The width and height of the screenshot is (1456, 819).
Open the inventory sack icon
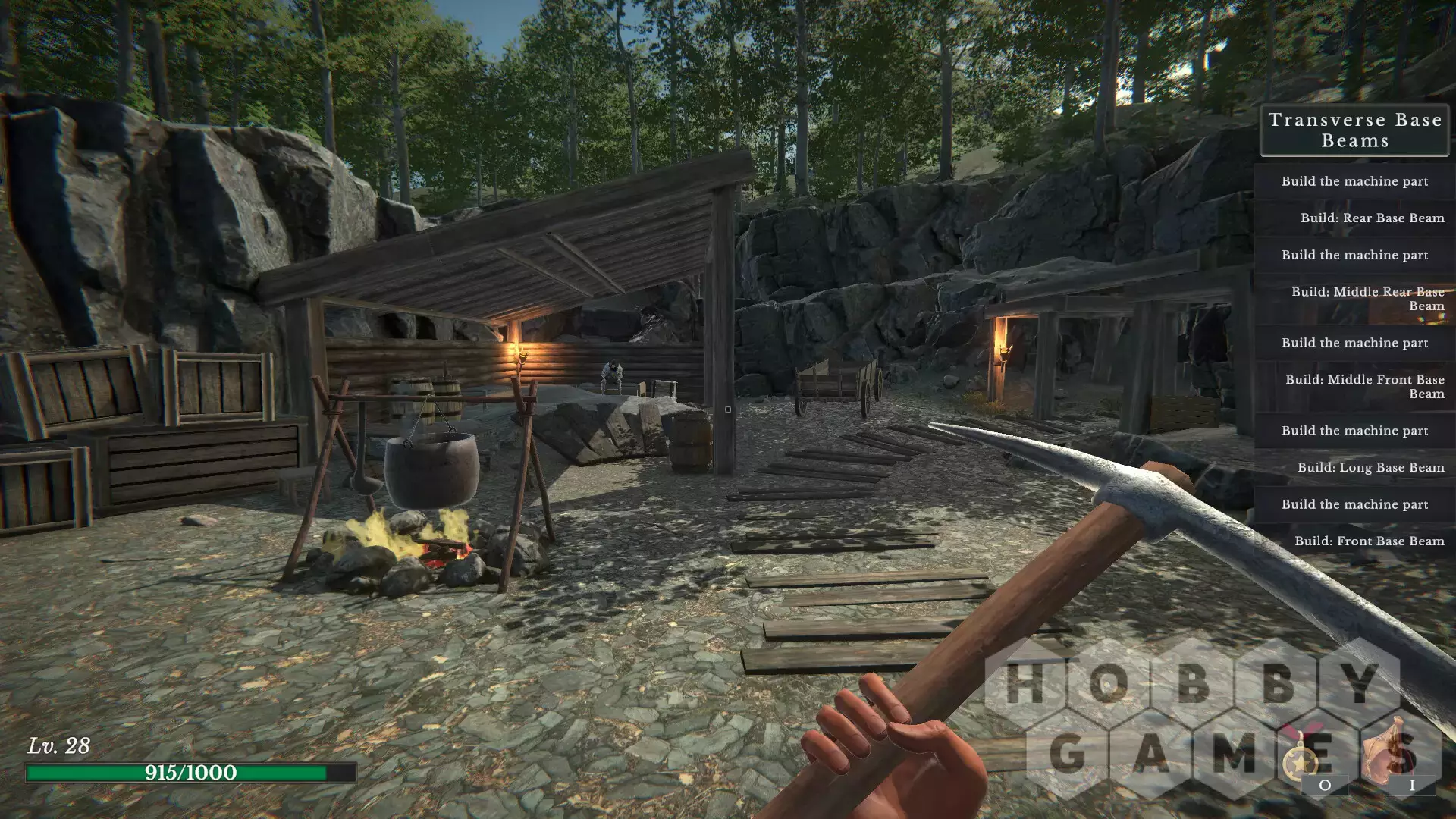1392,753
